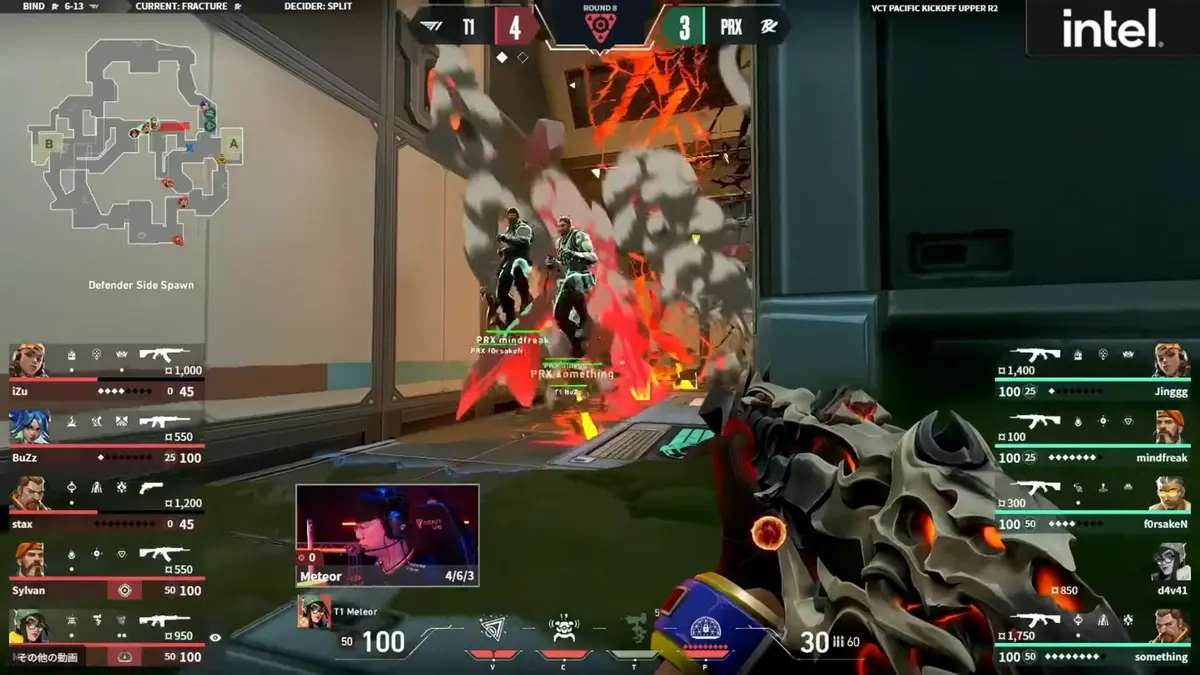Pick Jinggg's player portrait
The width and height of the screenshot is (1200, 675).
pyautogui.click(x=1171, y=360)
